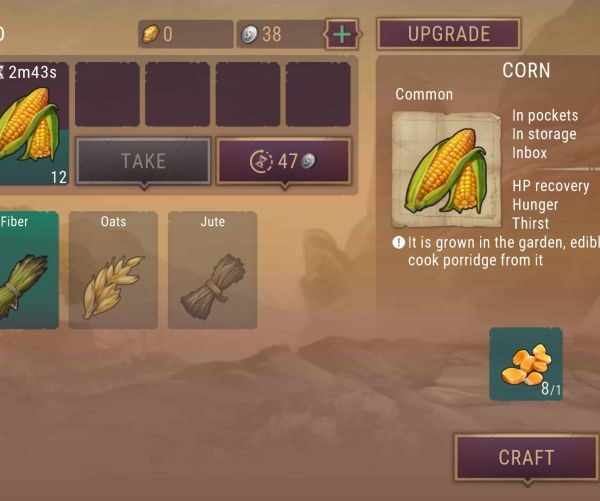
Task: Choose the Oats seed tile
Action: coord(113,270)
